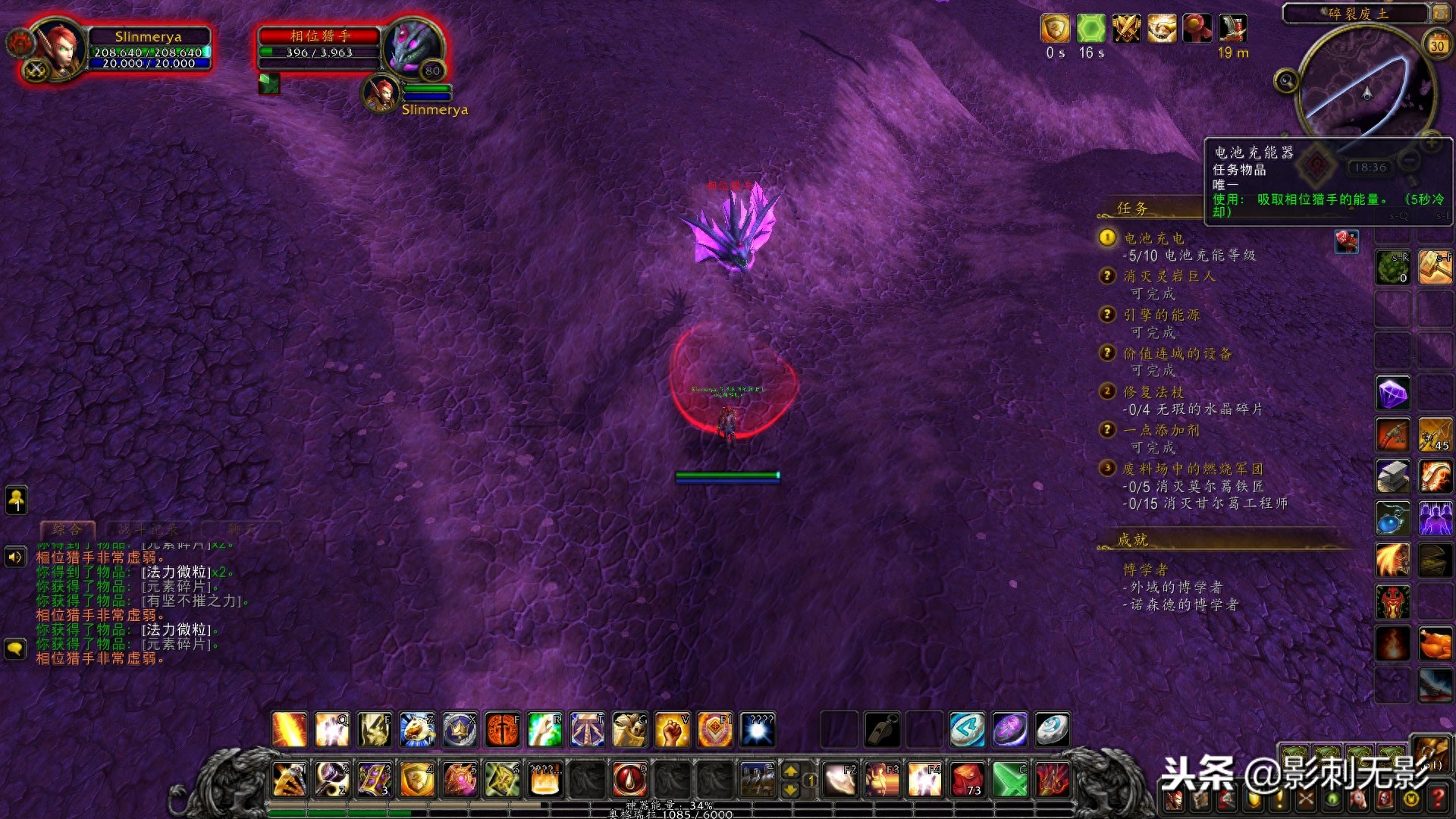Use the blood drop ability in slot 9
Screen dimensions: 1456x819
tap(629, 779)
